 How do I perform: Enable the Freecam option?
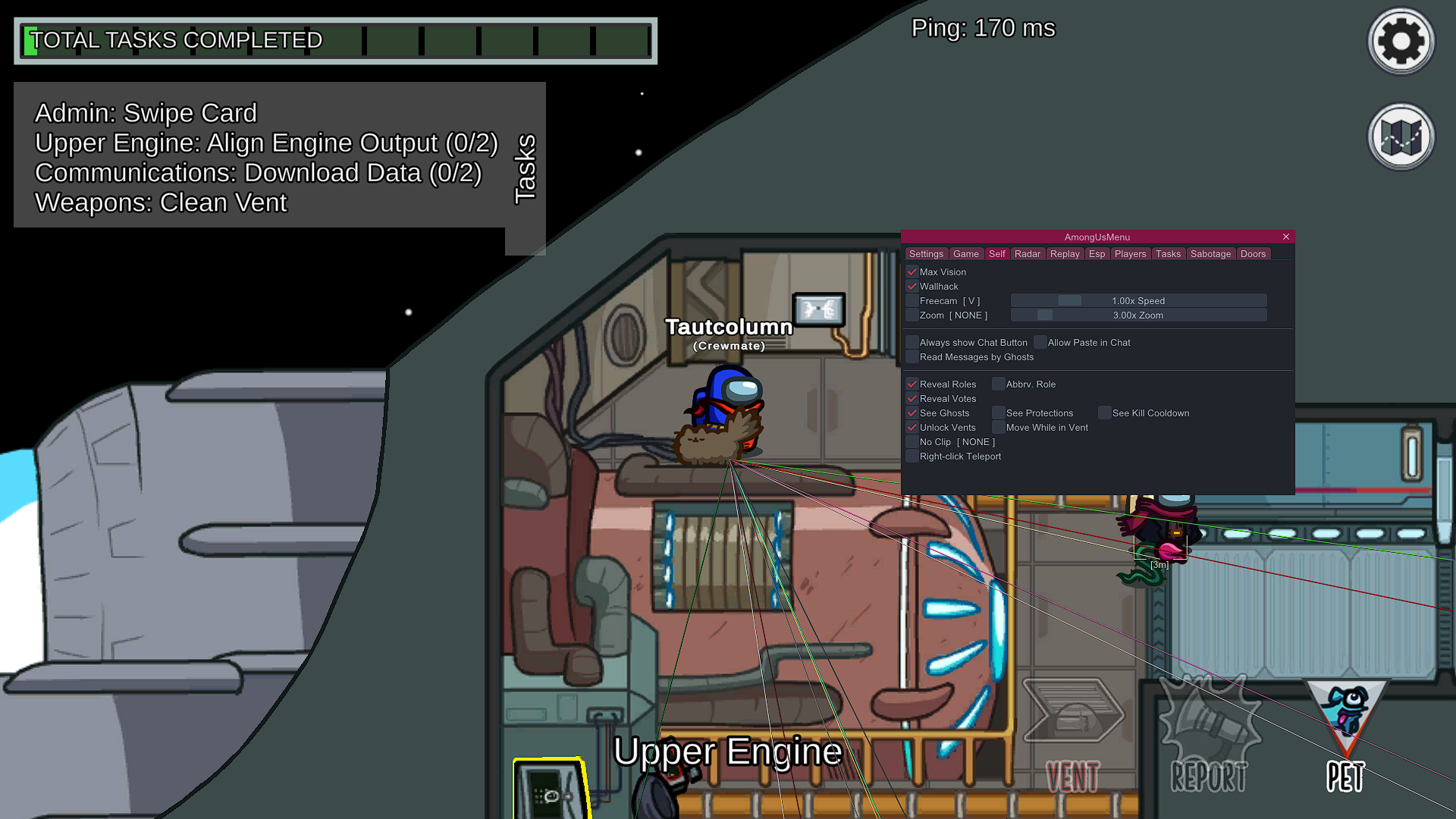pos(912,300)
